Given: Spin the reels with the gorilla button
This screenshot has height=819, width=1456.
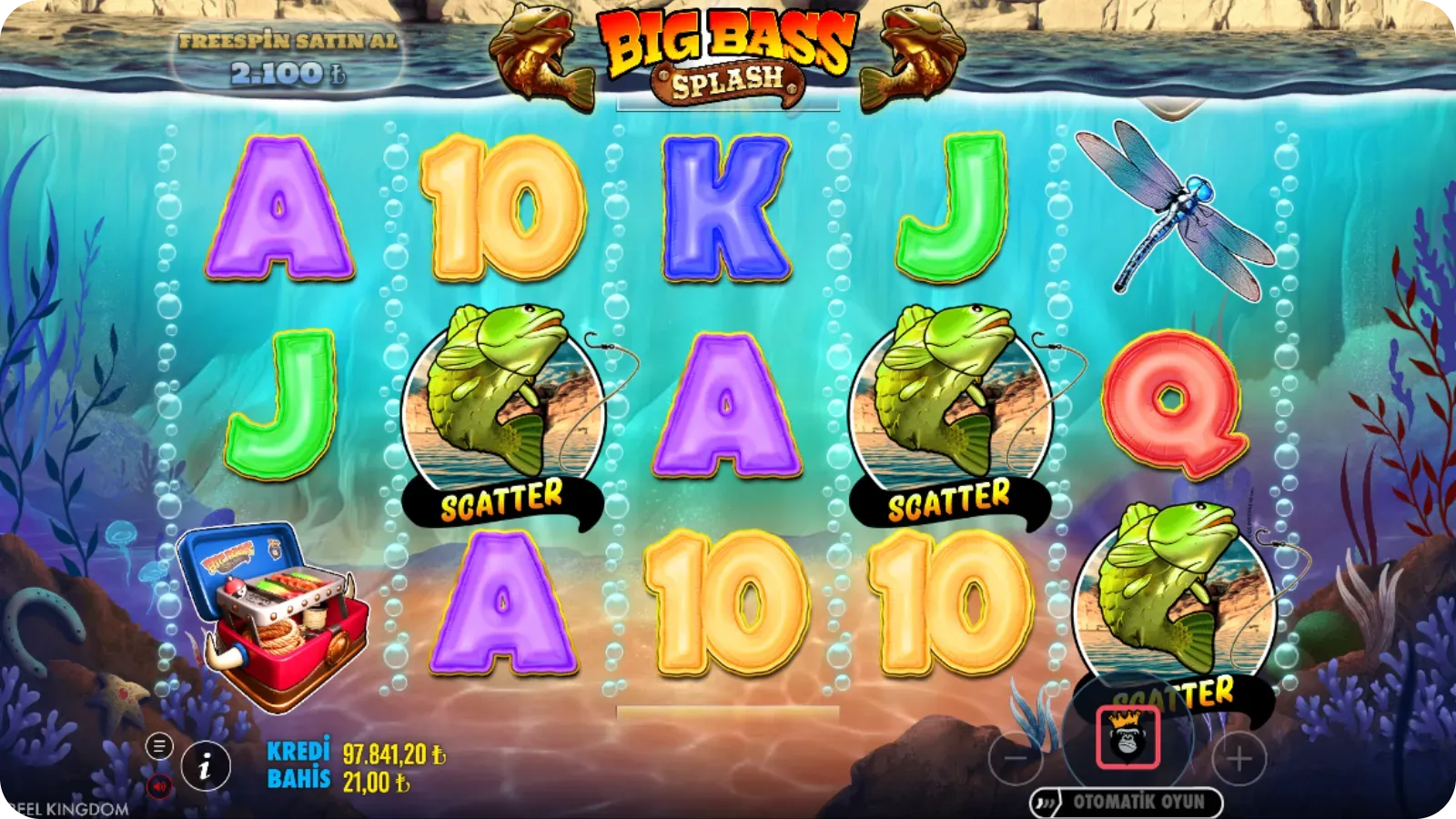Looking at the screenshot, I should 1127,737.
